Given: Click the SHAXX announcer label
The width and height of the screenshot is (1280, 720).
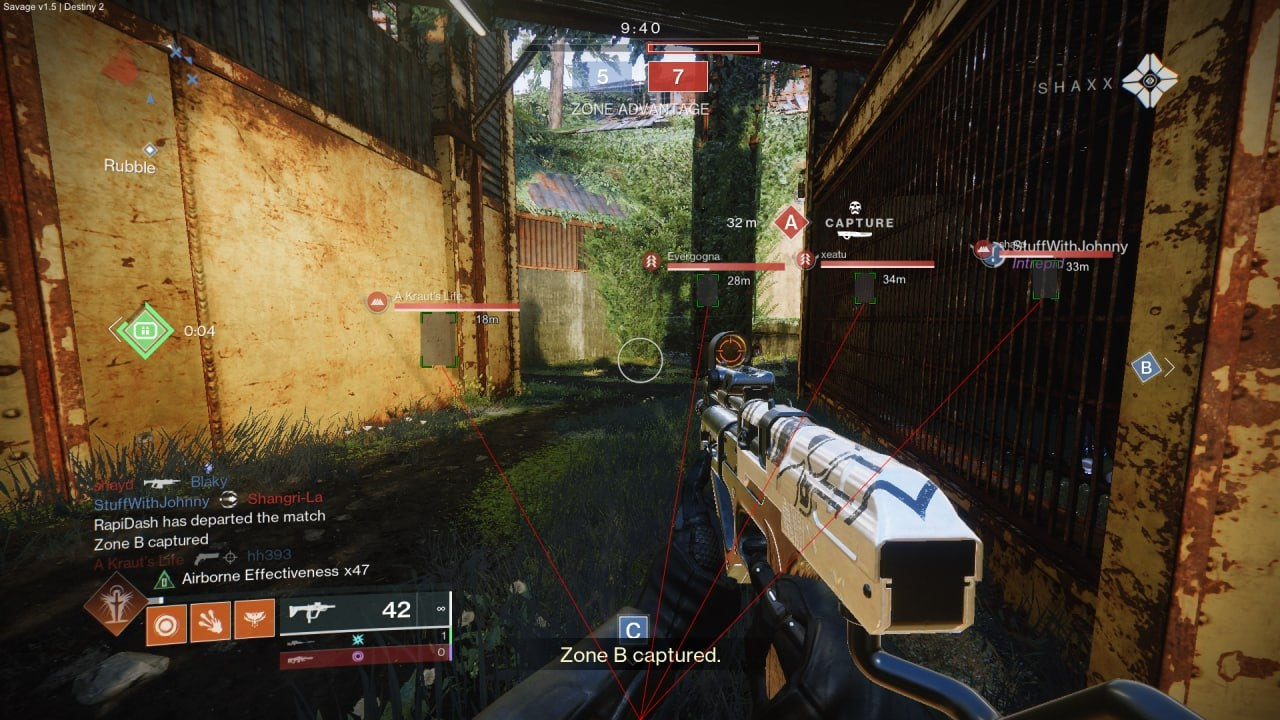Looking at the screenshot, I should [1077, 87].
